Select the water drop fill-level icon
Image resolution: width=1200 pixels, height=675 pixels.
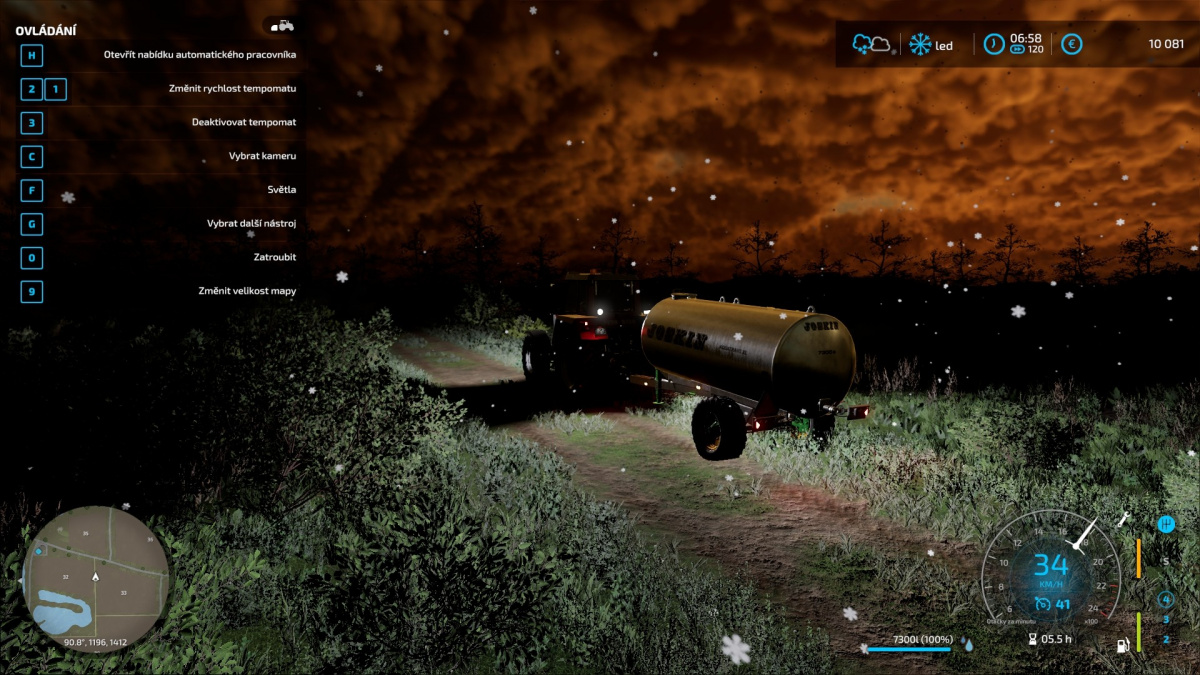(967, 645)
